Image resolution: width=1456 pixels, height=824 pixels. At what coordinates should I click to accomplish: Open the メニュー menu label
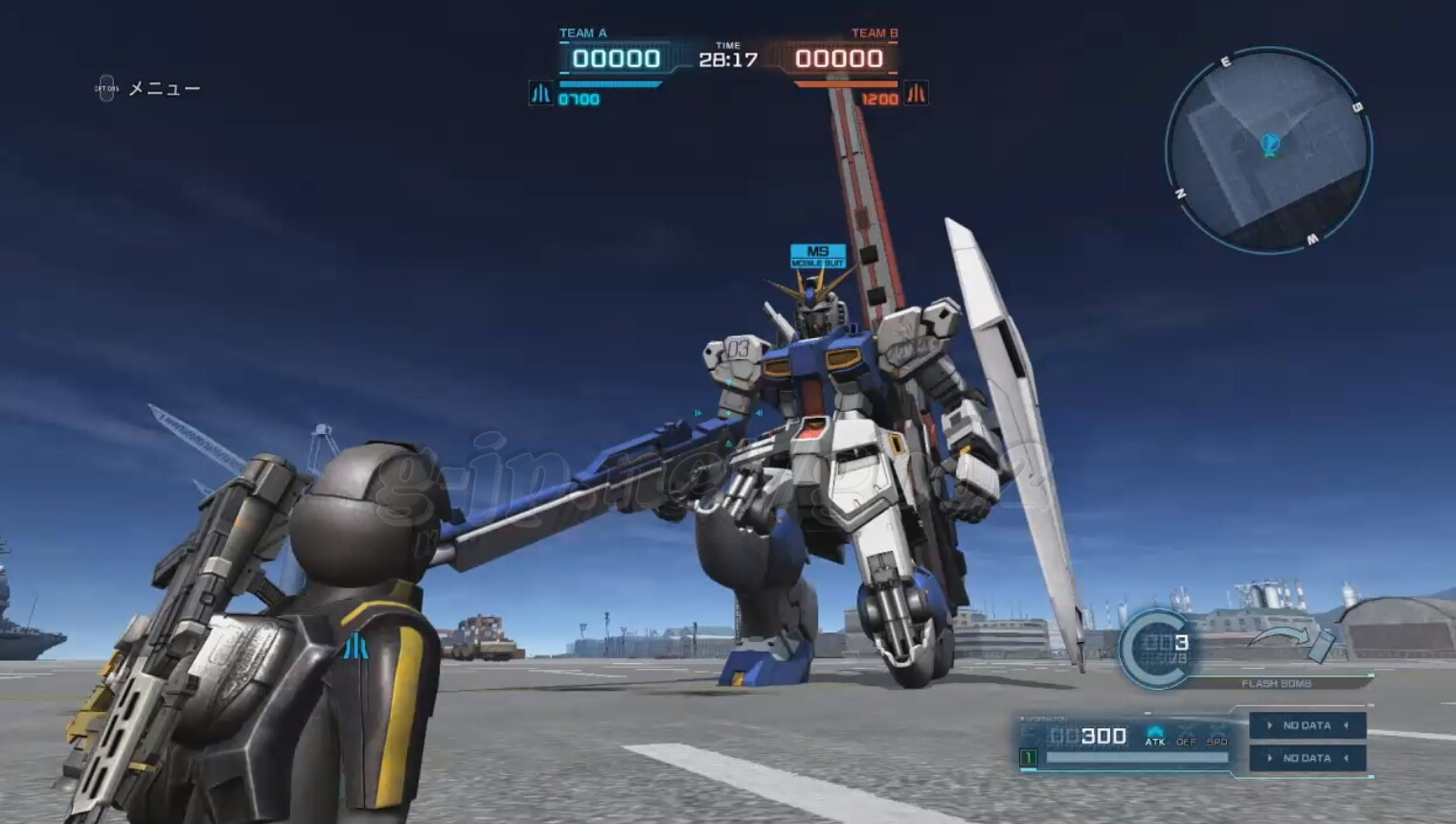click(x=164, y=89)
